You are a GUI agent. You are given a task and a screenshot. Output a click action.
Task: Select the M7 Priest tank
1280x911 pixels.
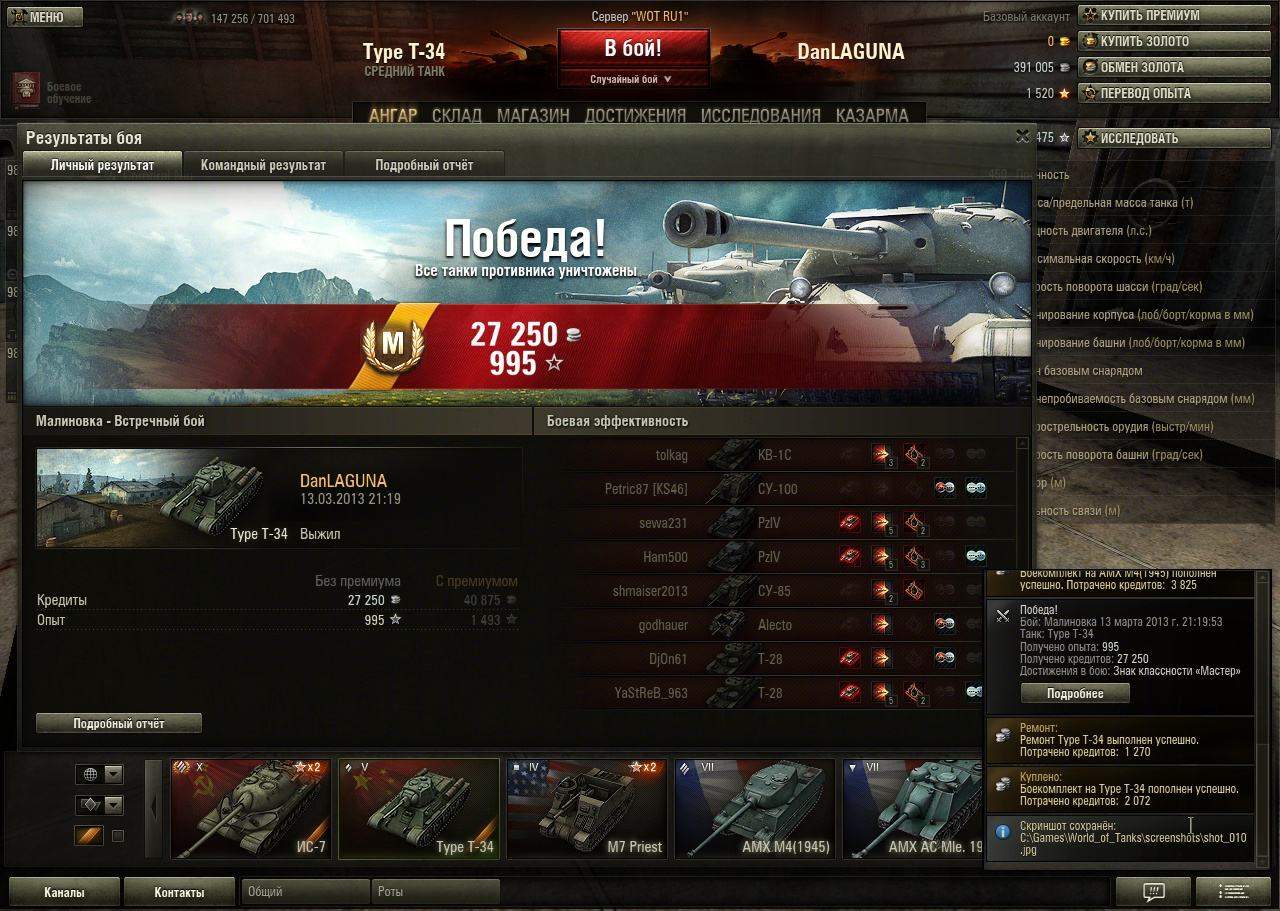point(587,808)
